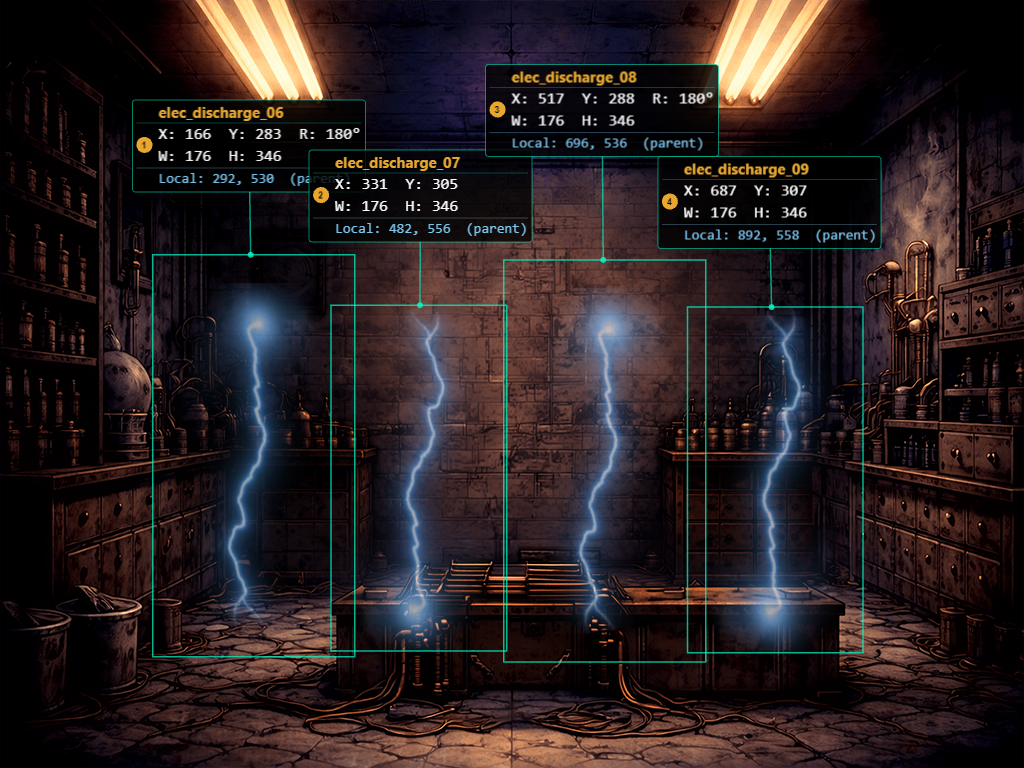
Task: Click the top anchor handle of elec_discharge_06's bounding box
Action: pyautogui.click(x=250, y=255)
